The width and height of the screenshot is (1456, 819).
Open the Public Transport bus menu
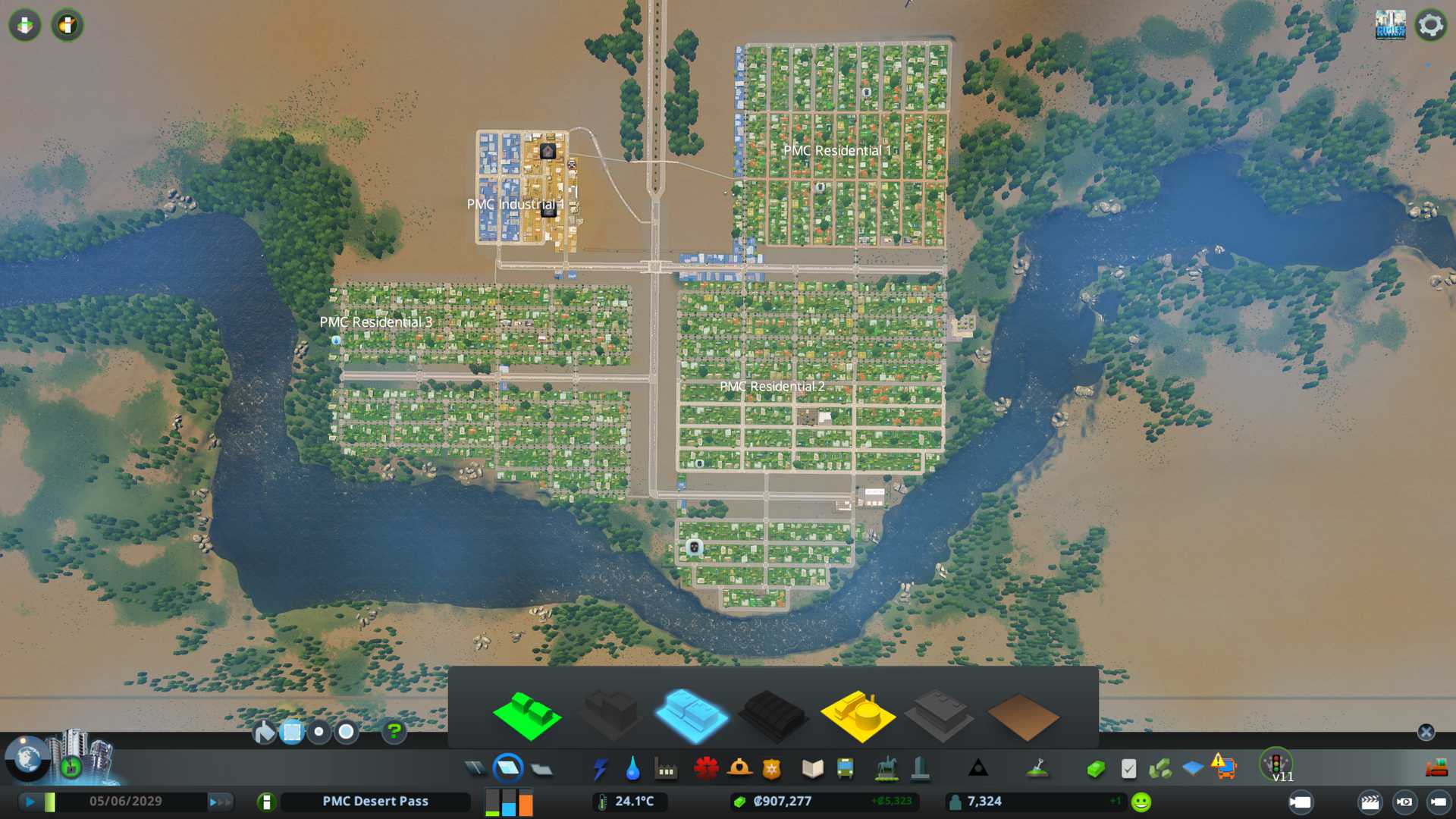pos(845,769)
